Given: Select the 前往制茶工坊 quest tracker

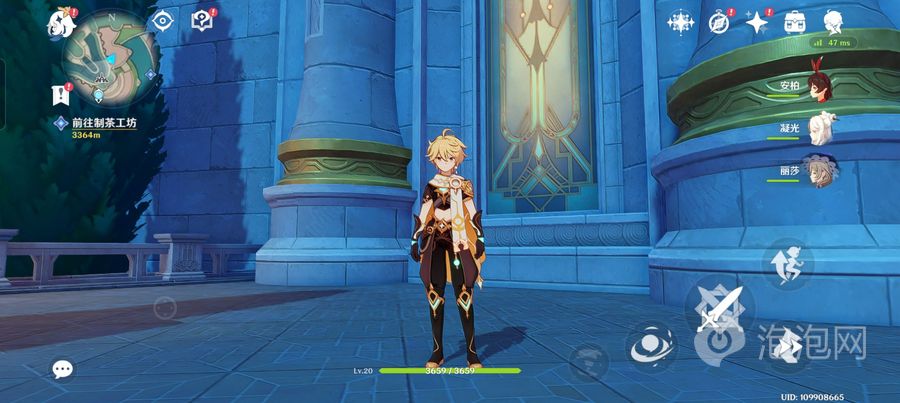Looking at the screenshot, I should pyautogui.click(x=103, y=123).
